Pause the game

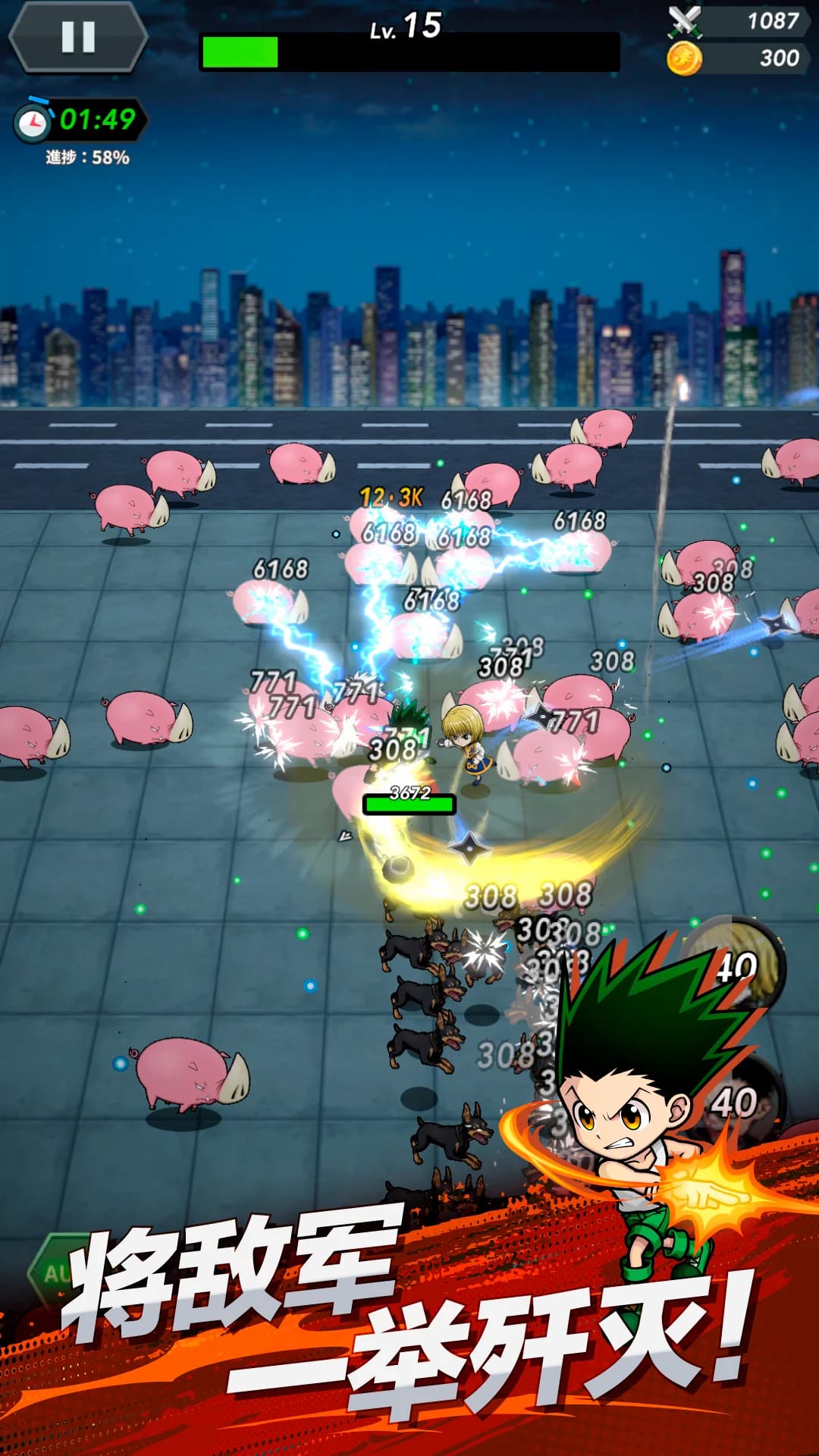tap(78, 36)
